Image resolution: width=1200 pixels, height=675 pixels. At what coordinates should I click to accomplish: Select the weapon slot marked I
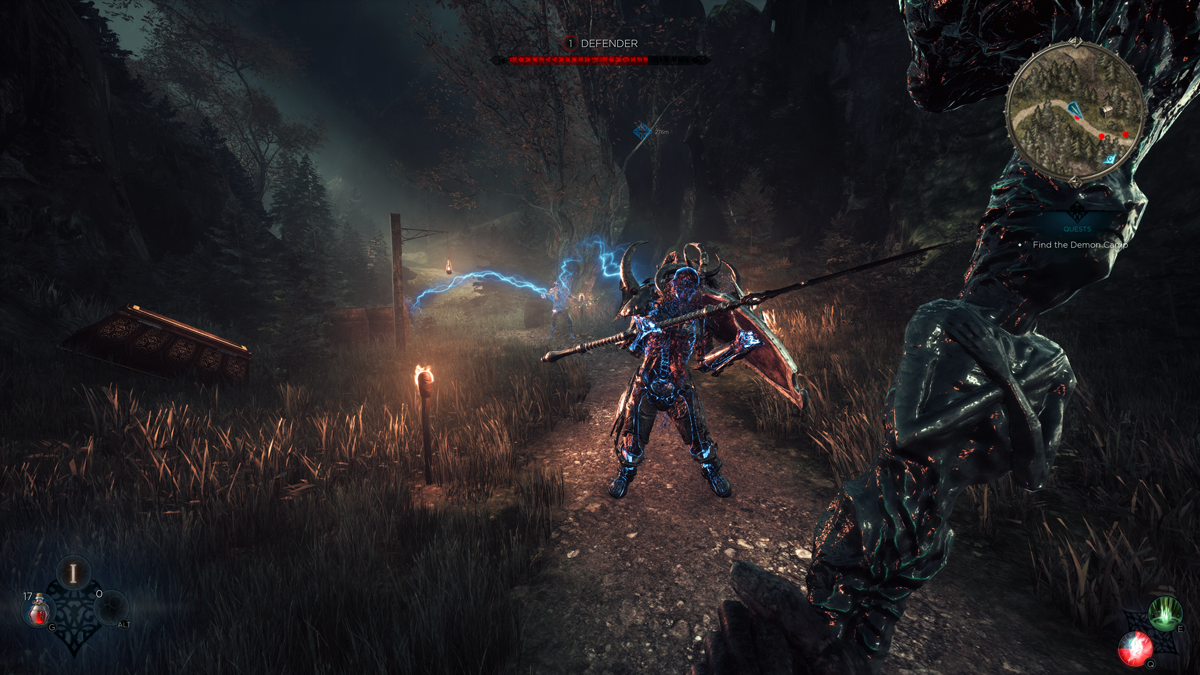tap(73, 573)
